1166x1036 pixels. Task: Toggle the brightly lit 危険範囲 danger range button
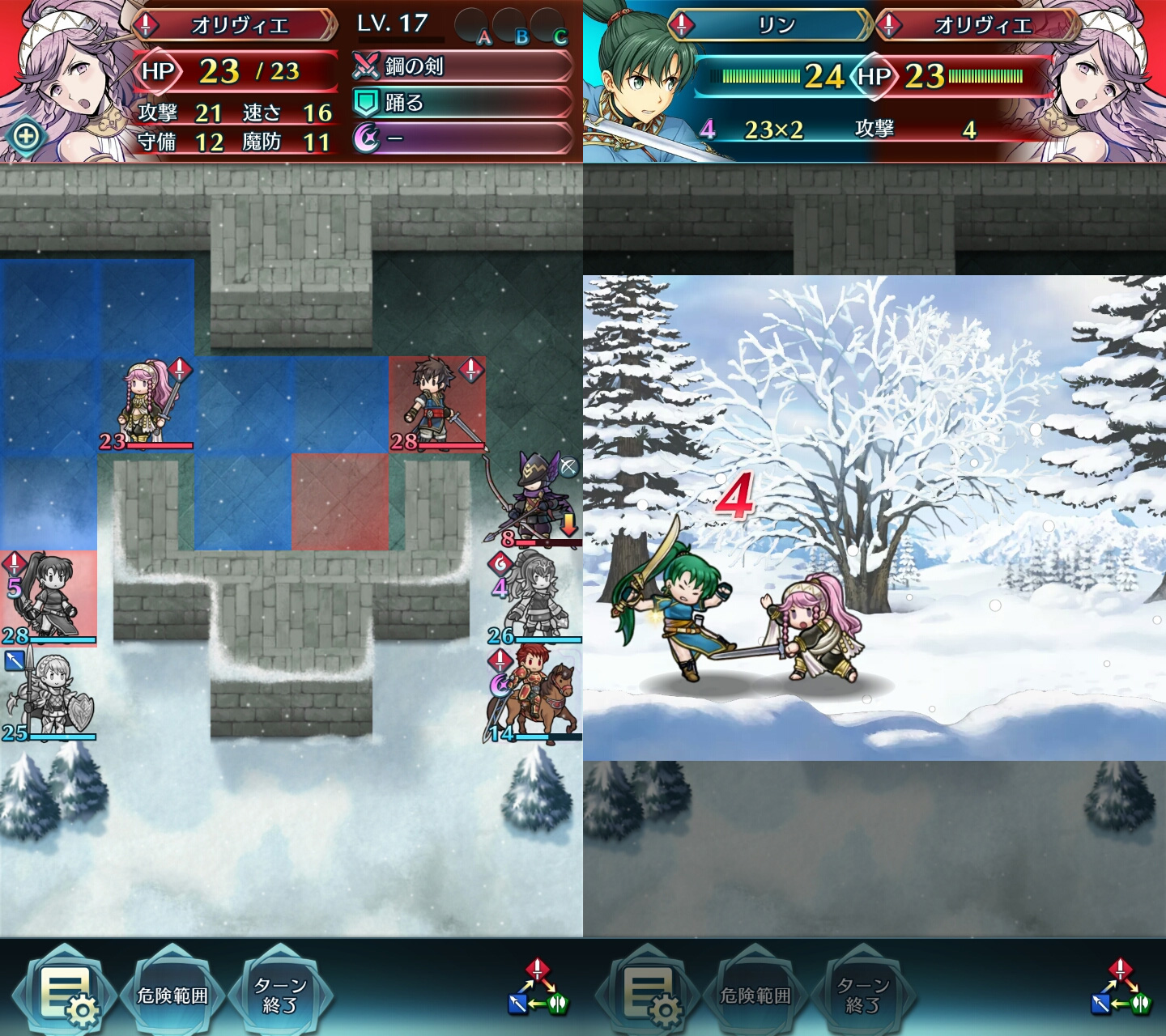tap(172, 995)
